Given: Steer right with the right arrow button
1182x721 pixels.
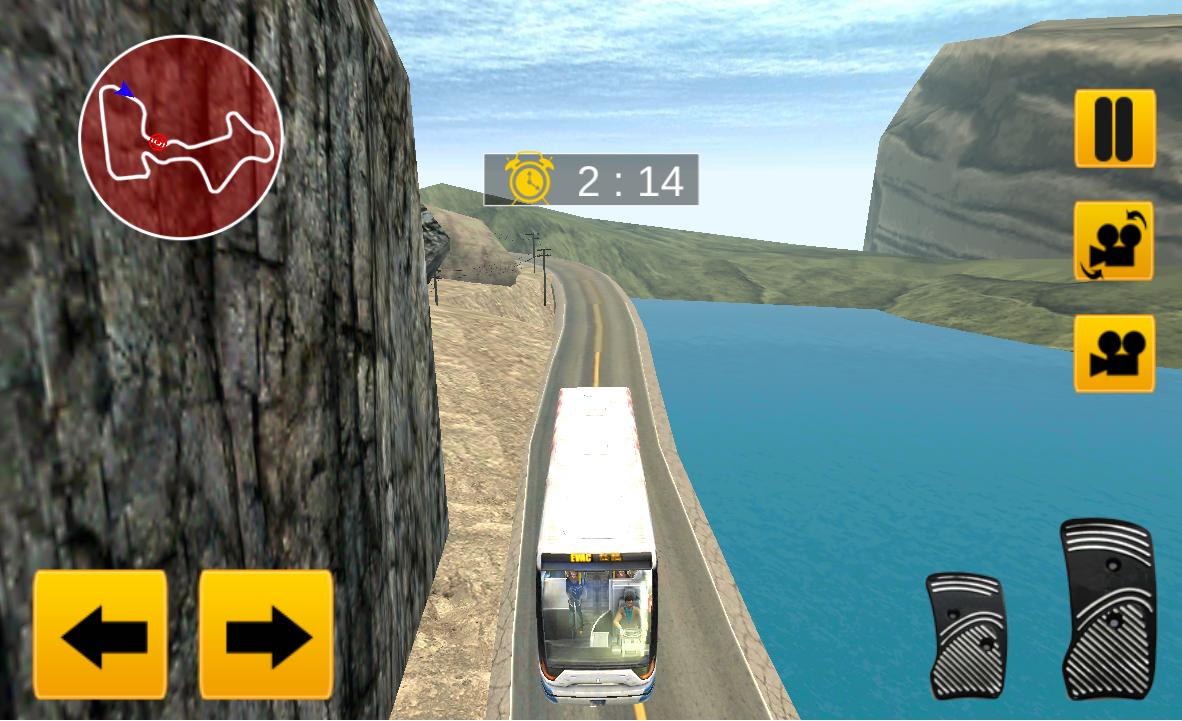Looking at the screenshot, I should click(x=266, y=635).
